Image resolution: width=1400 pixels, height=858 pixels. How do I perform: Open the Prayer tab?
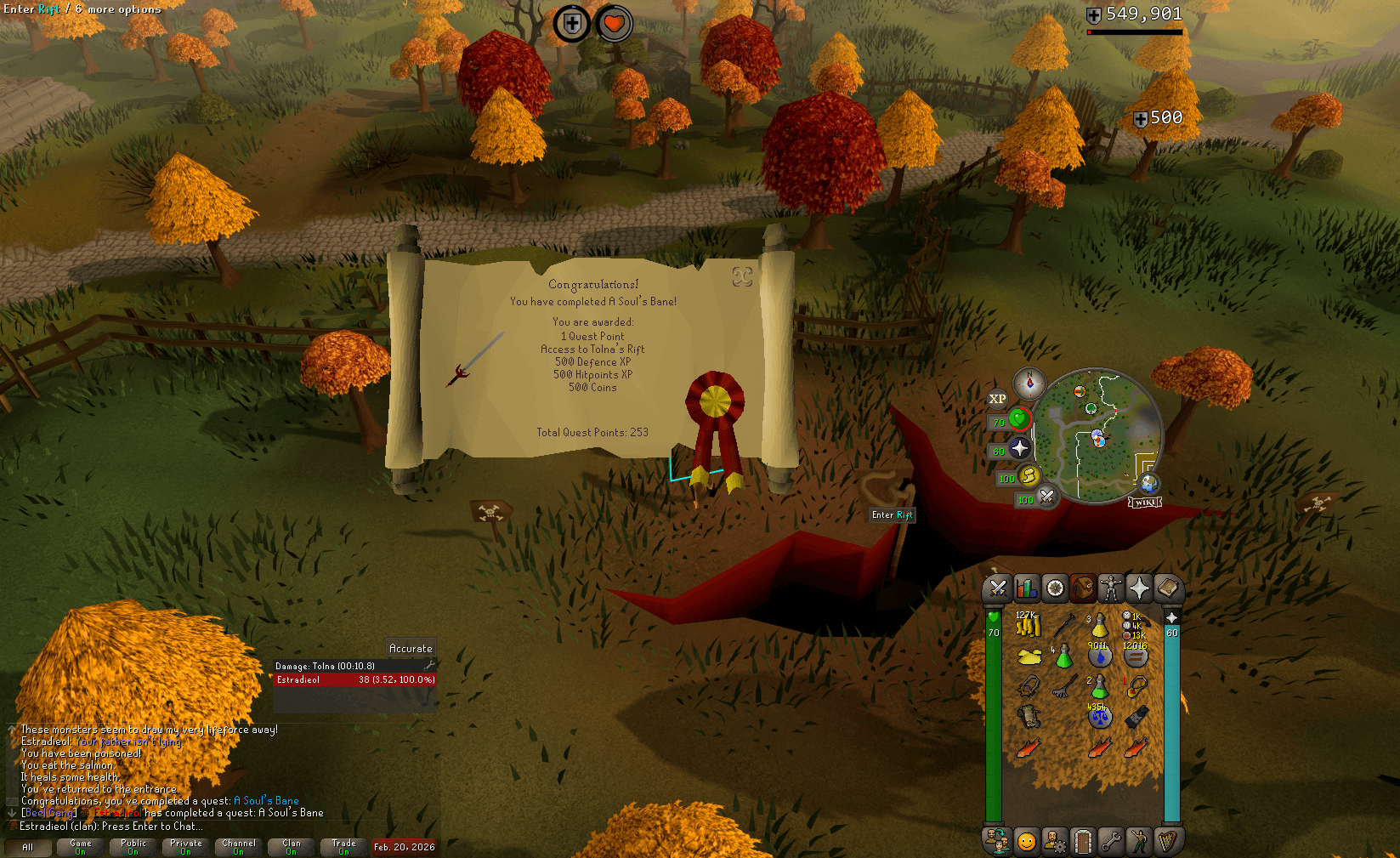(x=1139, y=588)
